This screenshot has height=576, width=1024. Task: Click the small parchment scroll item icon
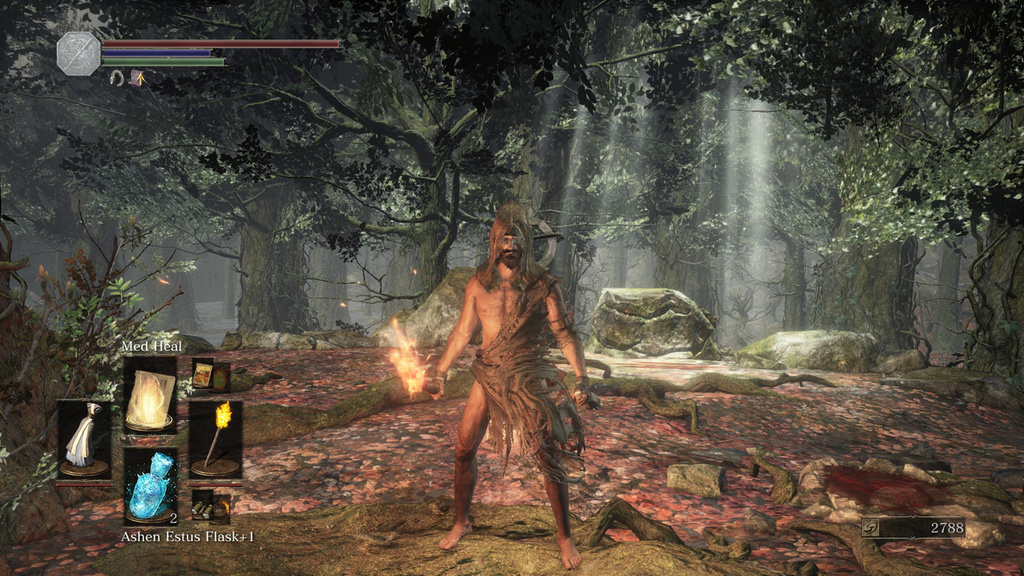tap(204, 375)
